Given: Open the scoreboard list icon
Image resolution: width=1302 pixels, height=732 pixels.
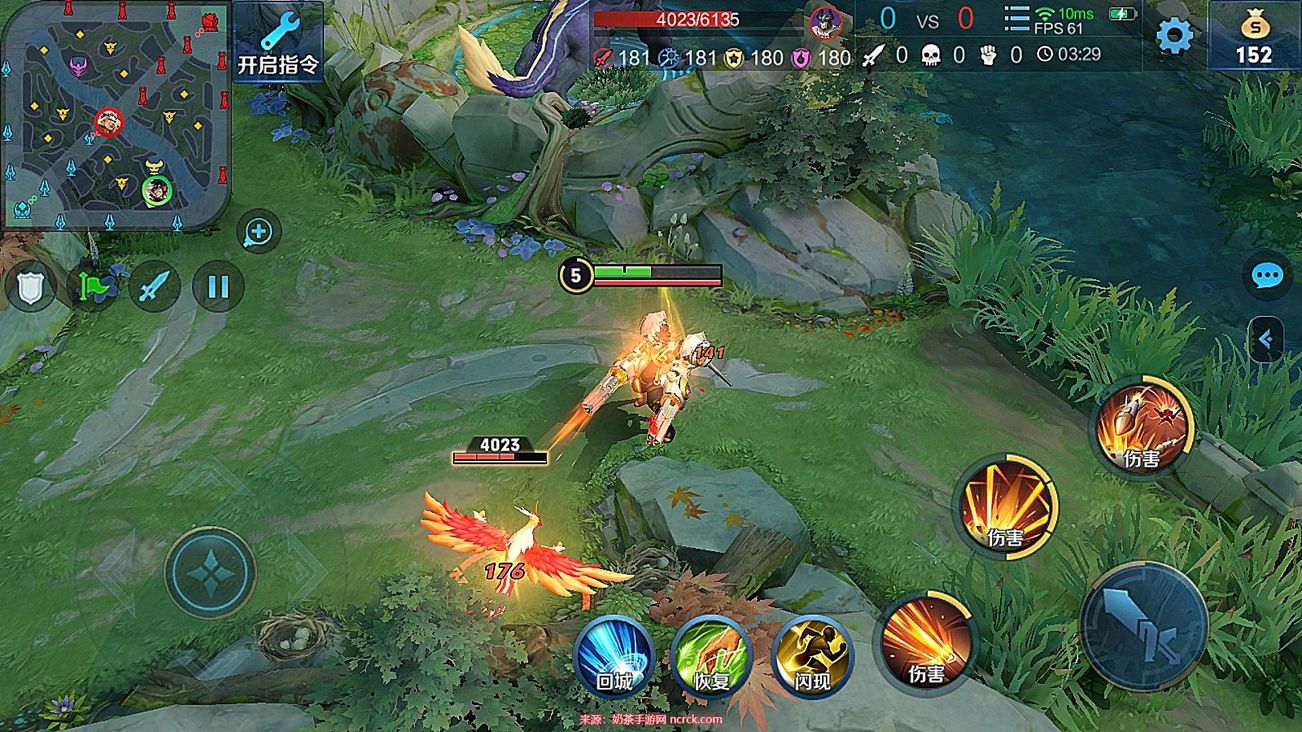Looking at the screenshot, I should click(1016, 18).
